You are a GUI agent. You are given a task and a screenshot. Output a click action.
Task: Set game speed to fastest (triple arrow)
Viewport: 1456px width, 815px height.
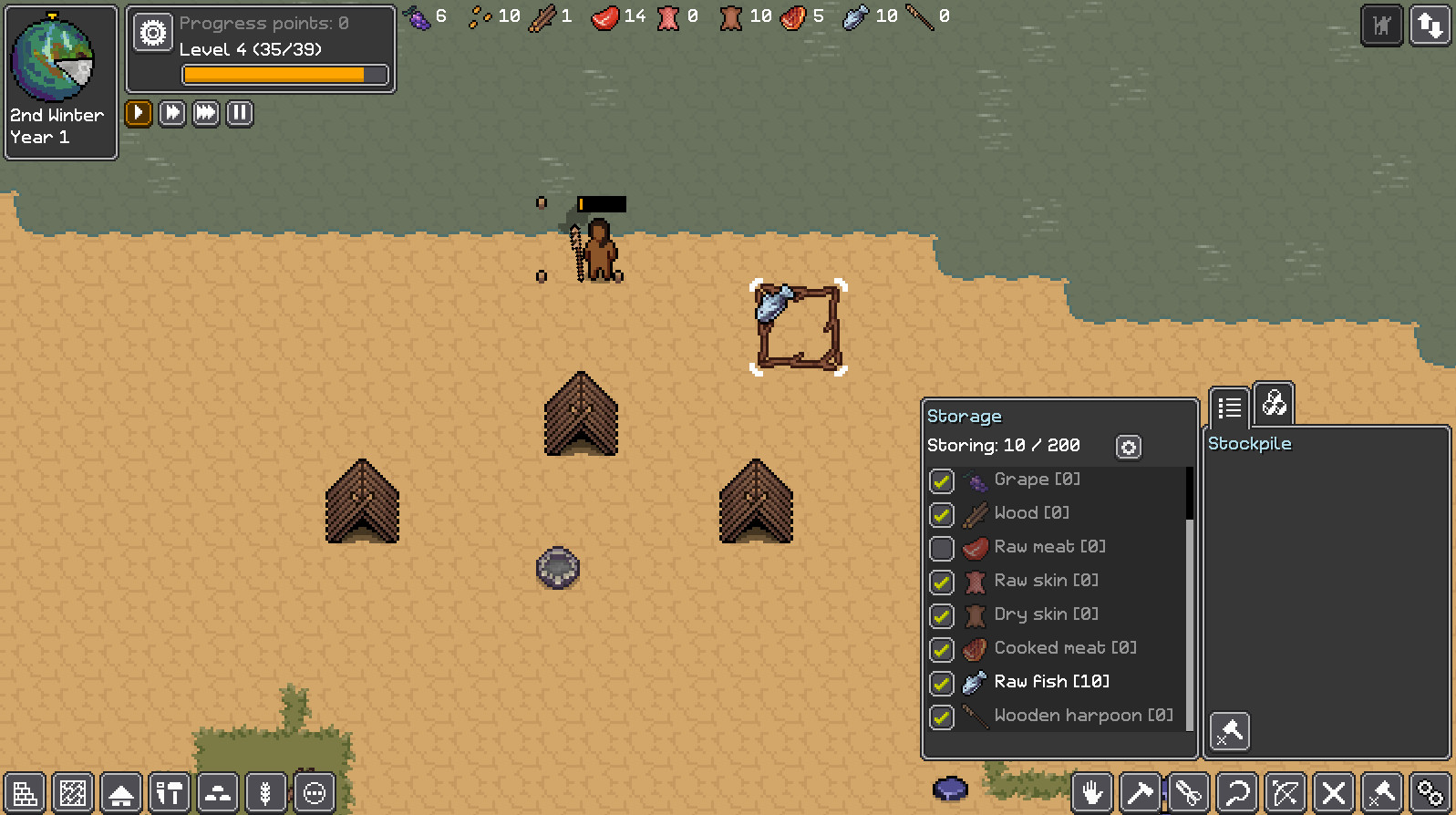pos(206,113)
